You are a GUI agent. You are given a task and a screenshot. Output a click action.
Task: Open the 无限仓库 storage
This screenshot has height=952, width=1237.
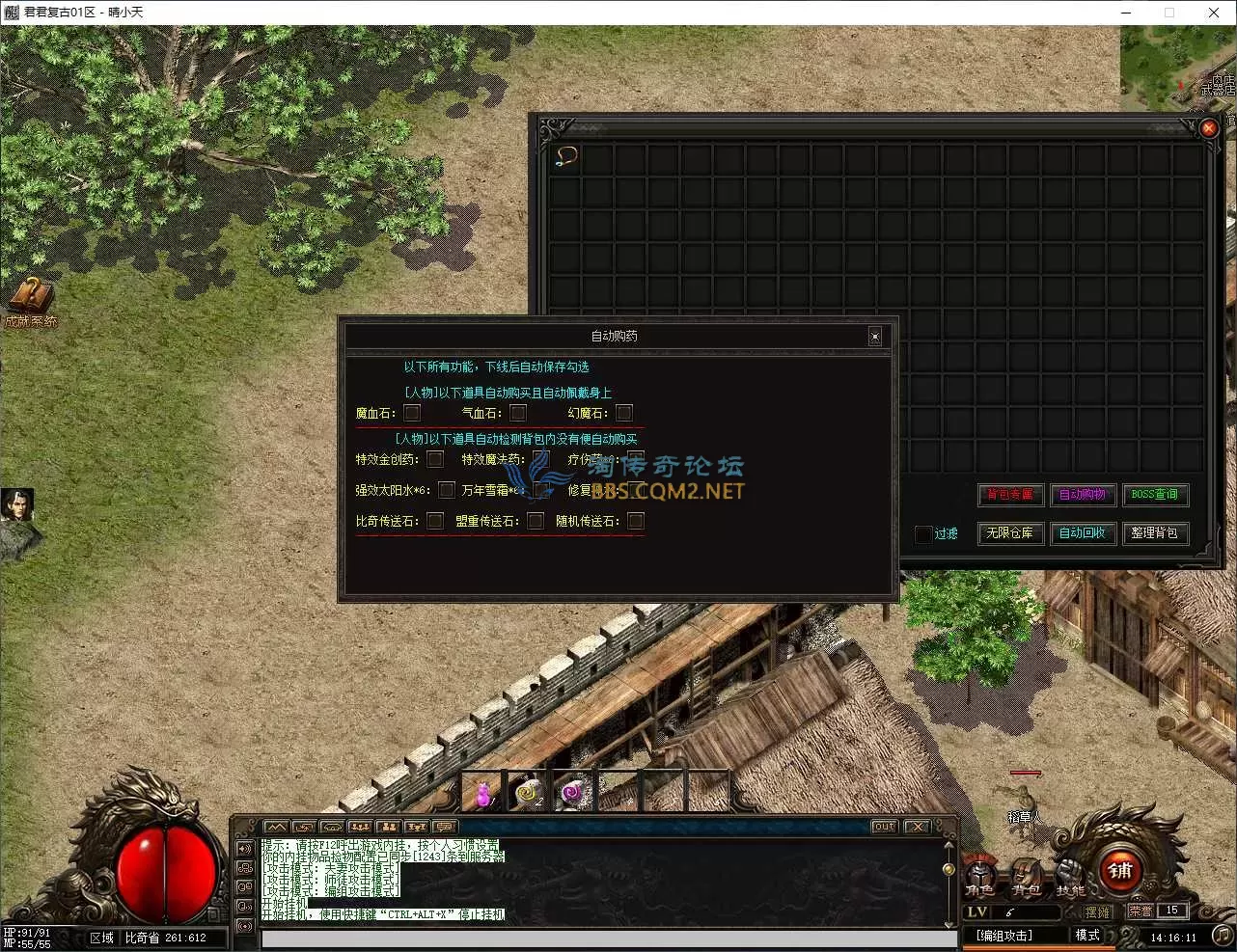click(x=1009, y=533)
